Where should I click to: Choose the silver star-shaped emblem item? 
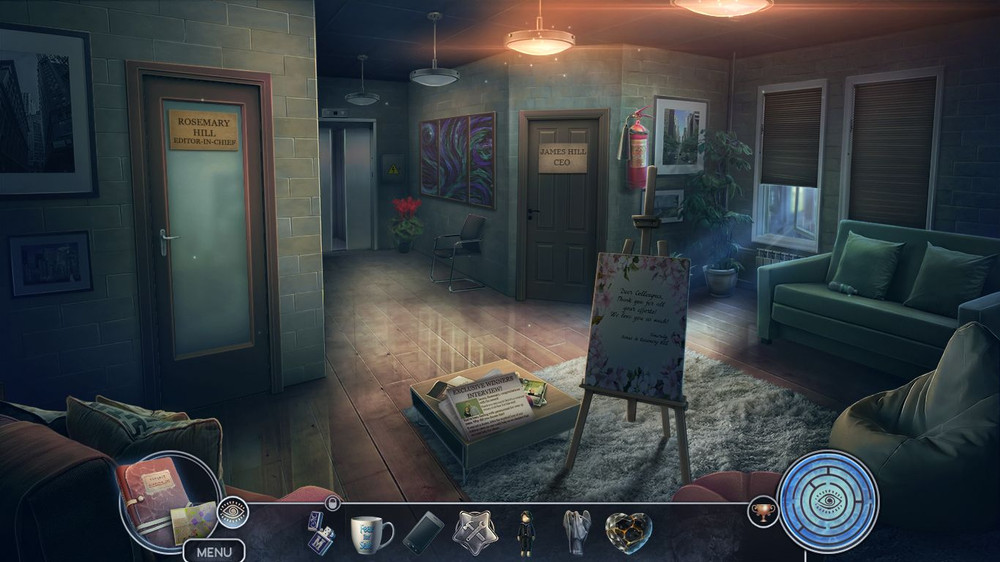pos(475,531)
